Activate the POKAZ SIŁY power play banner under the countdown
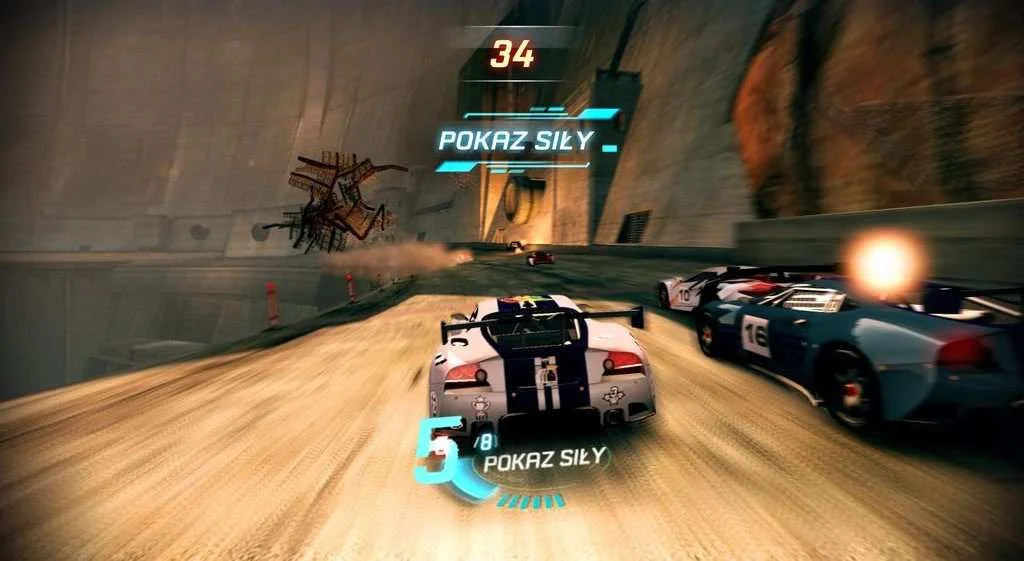Screen dimensions: 1024x561 coord(516,140)
